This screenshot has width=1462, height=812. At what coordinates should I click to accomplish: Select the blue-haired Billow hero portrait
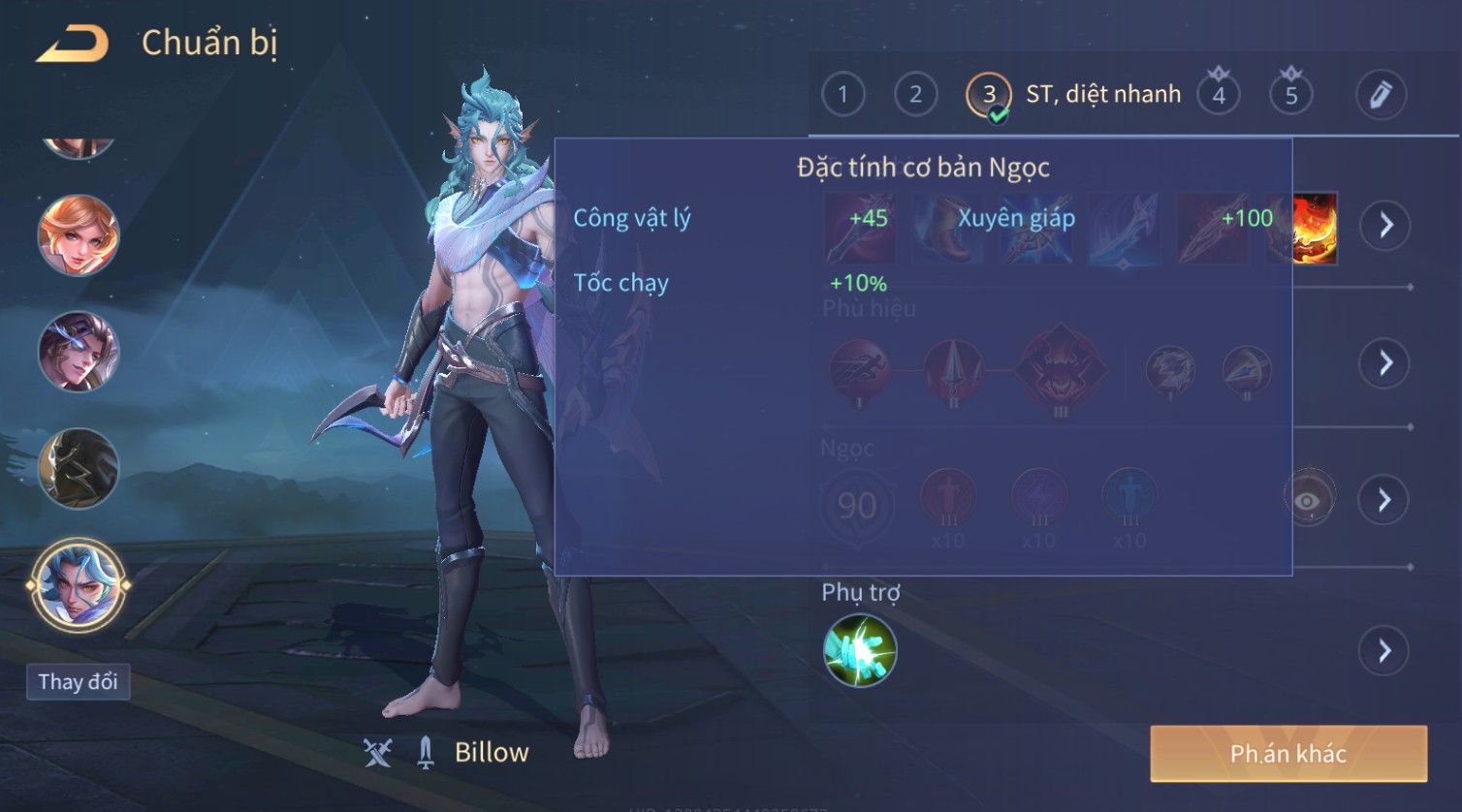point(78,584)
